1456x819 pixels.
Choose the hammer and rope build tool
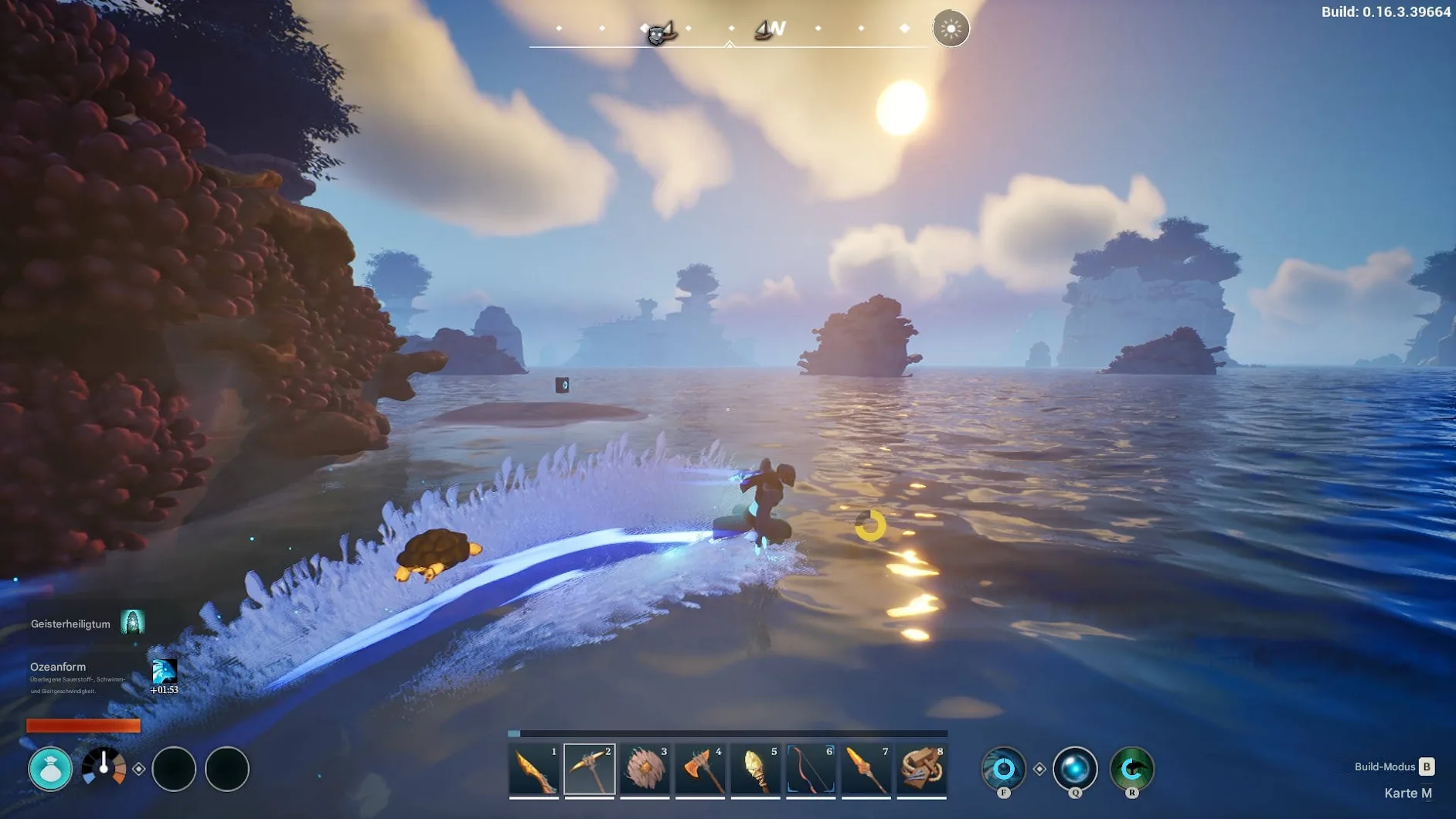pyautogui.click(x=921, y=770)
